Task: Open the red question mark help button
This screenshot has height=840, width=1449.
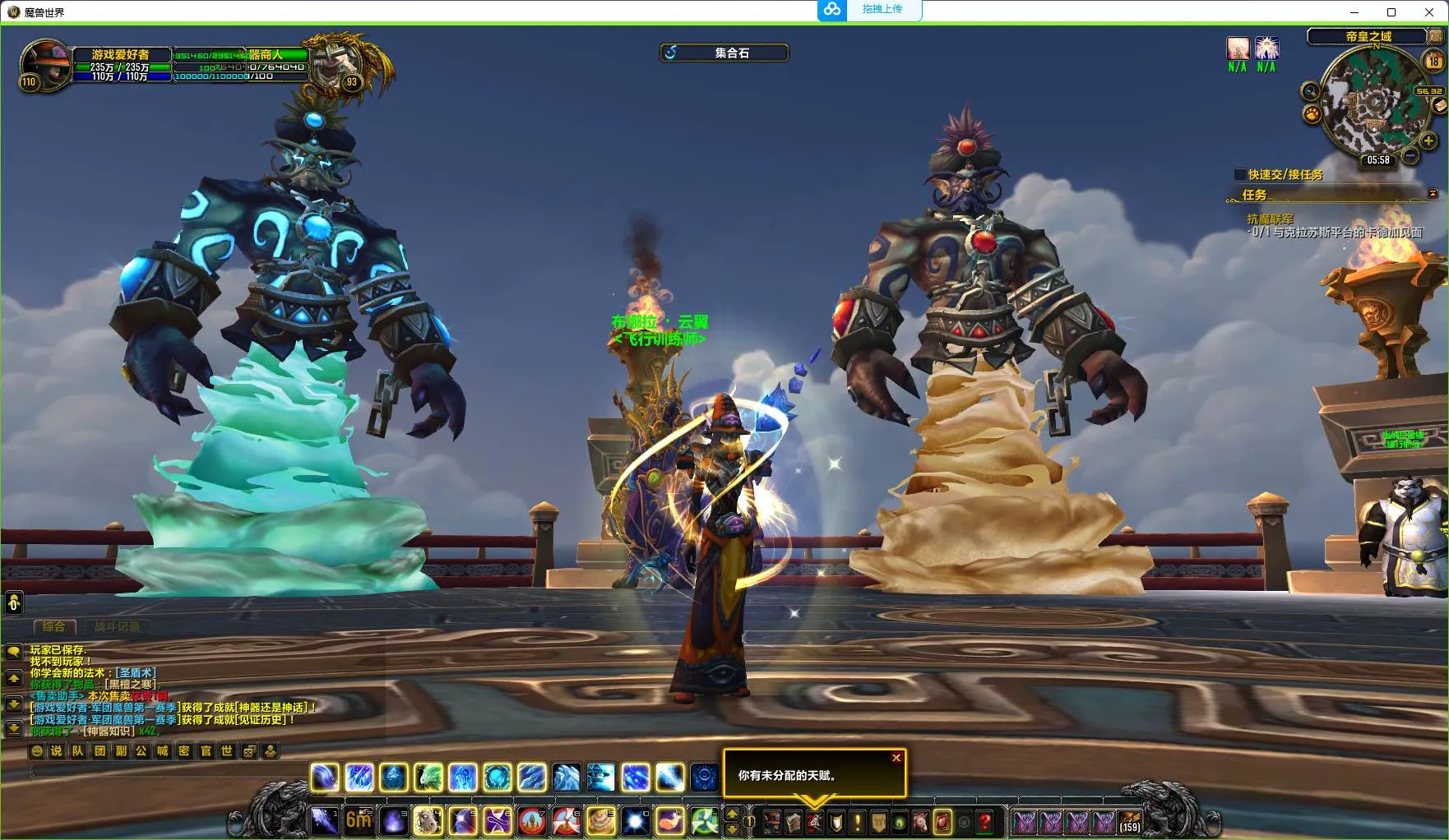Action: click(x=984, y=821)
